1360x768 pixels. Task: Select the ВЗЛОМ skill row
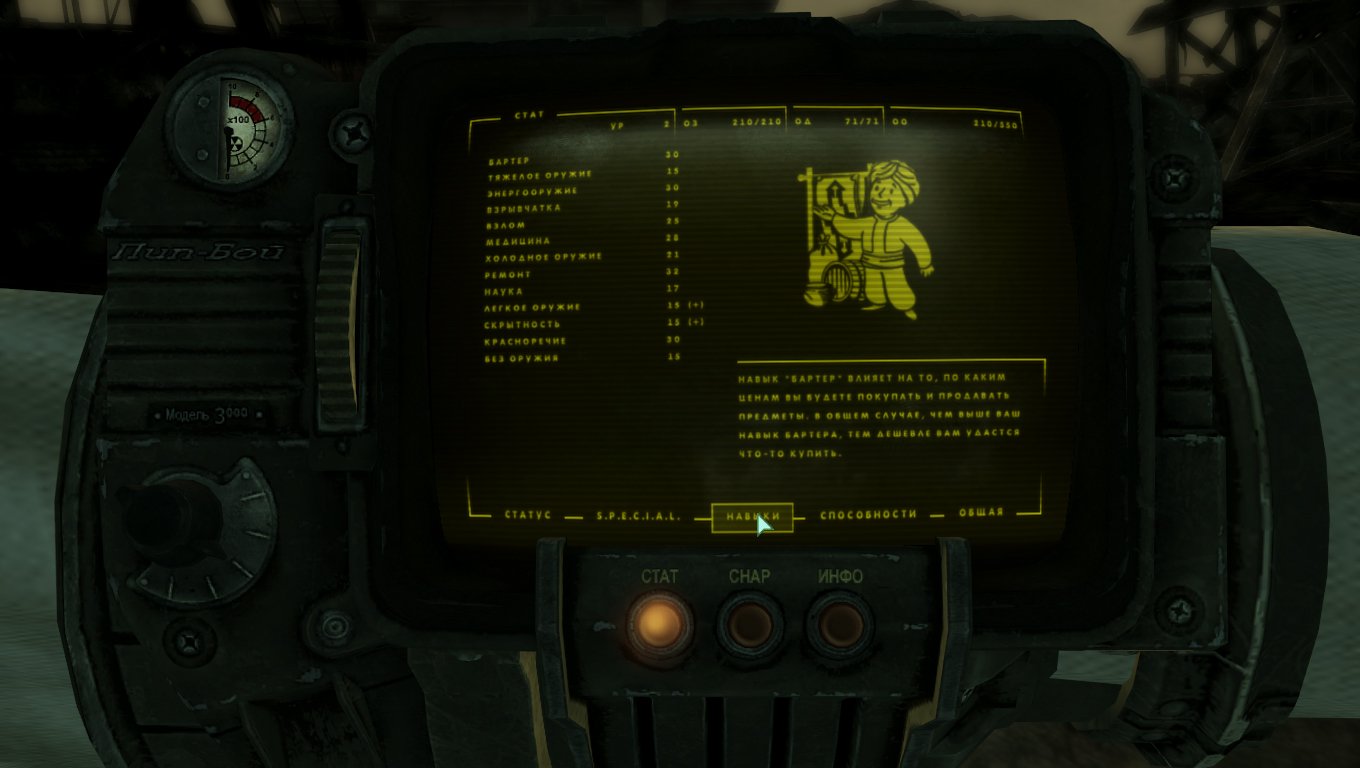506,225
